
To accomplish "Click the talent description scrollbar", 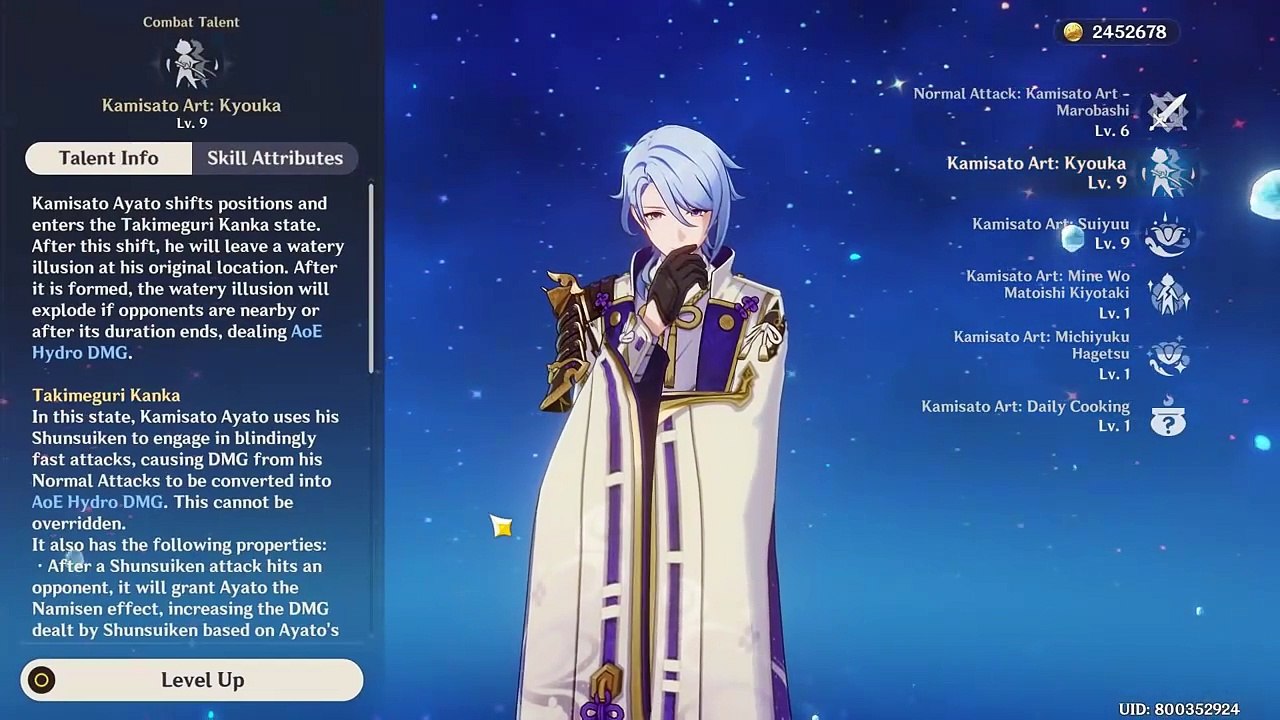I will coord(371,280).
